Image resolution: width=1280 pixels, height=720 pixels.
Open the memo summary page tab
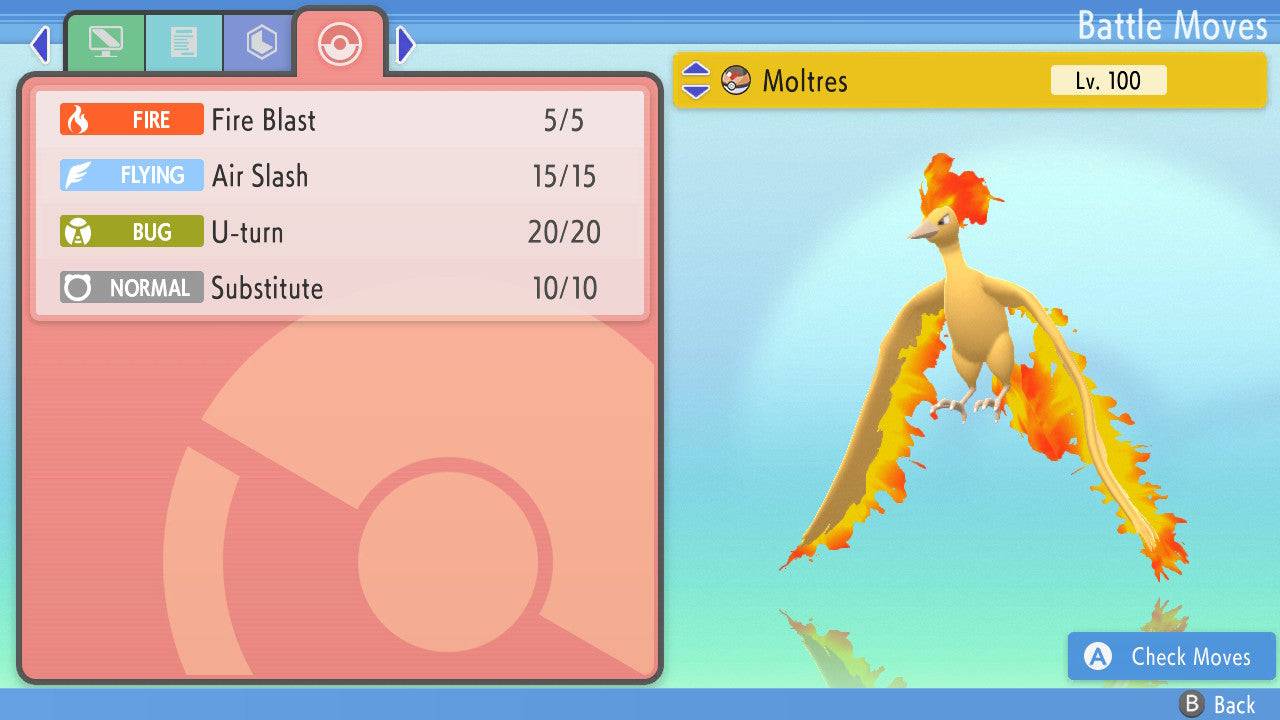coord(183,43)
